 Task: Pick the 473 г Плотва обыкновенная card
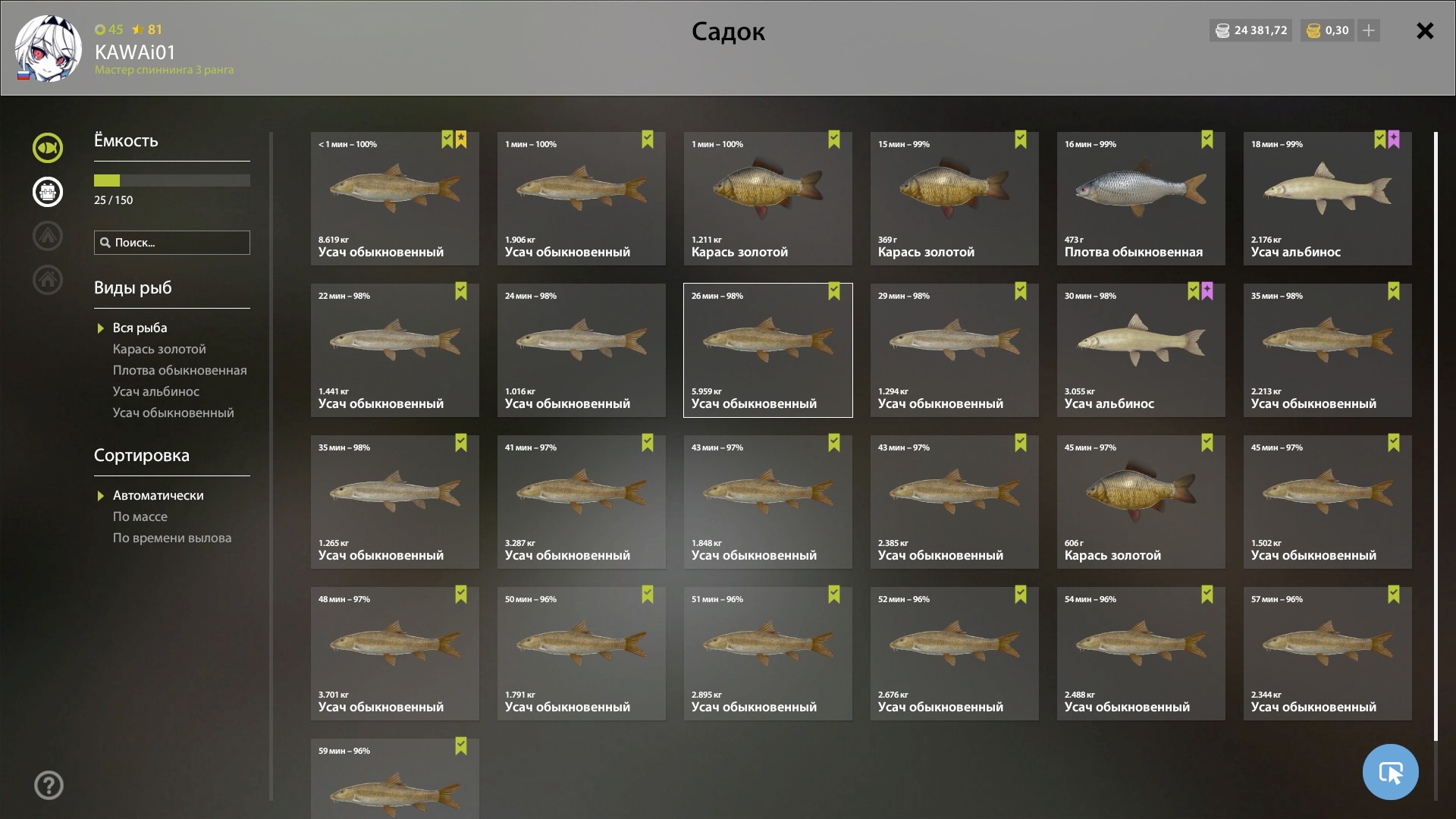tap(1141, 199)
